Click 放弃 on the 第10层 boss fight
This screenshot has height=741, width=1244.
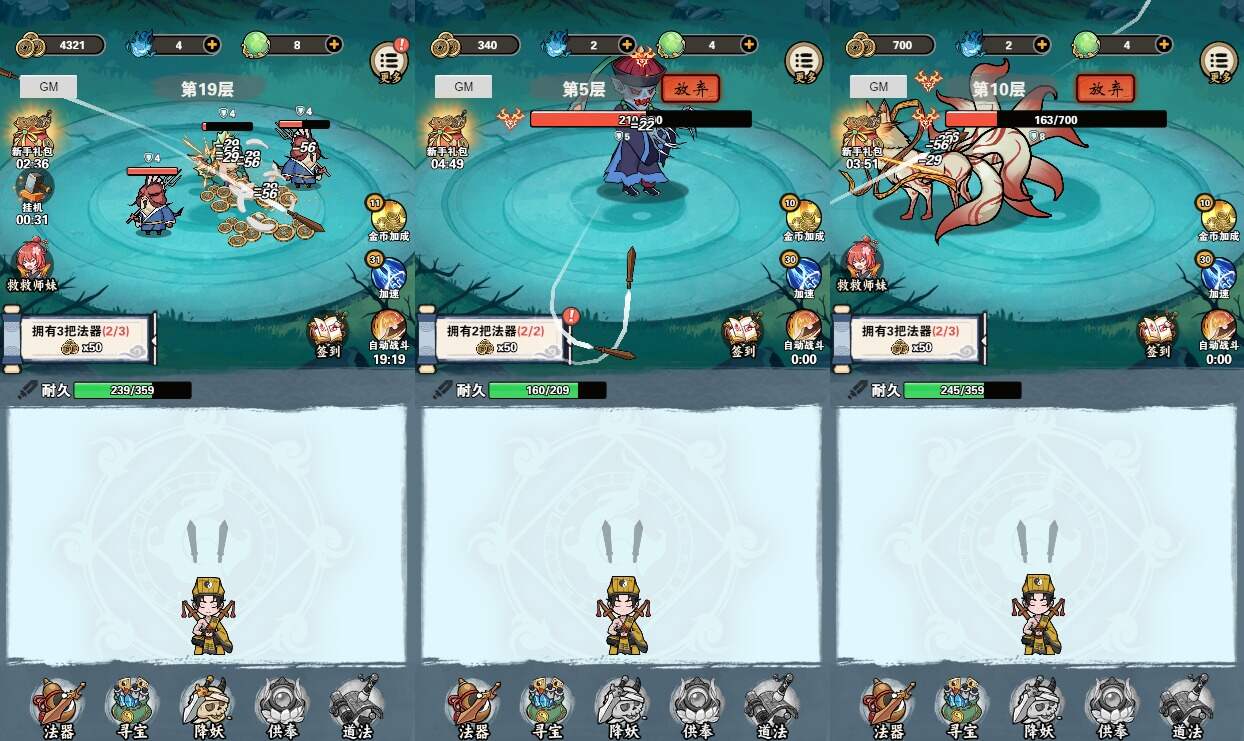[x=1105, y=88]
